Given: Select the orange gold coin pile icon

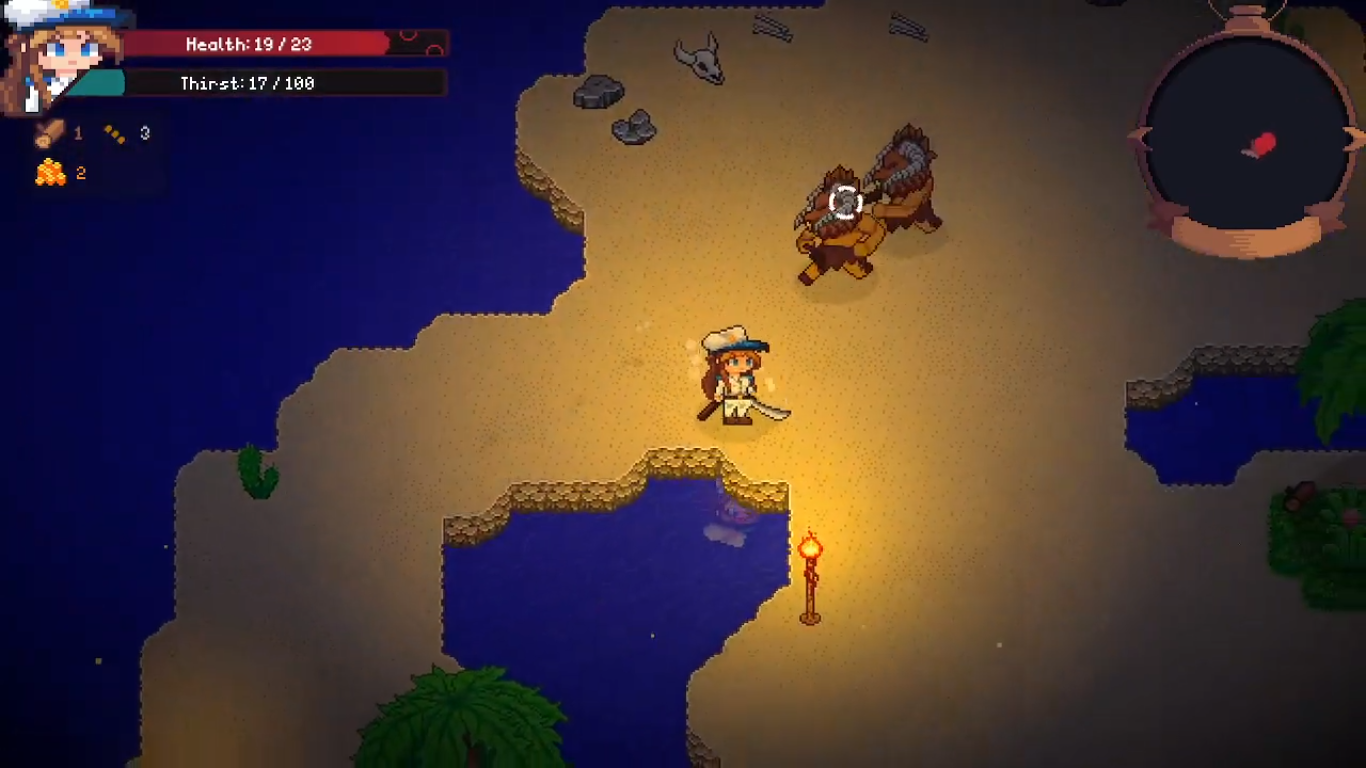Looking at the screenshot, I should [x=50, y=173].
